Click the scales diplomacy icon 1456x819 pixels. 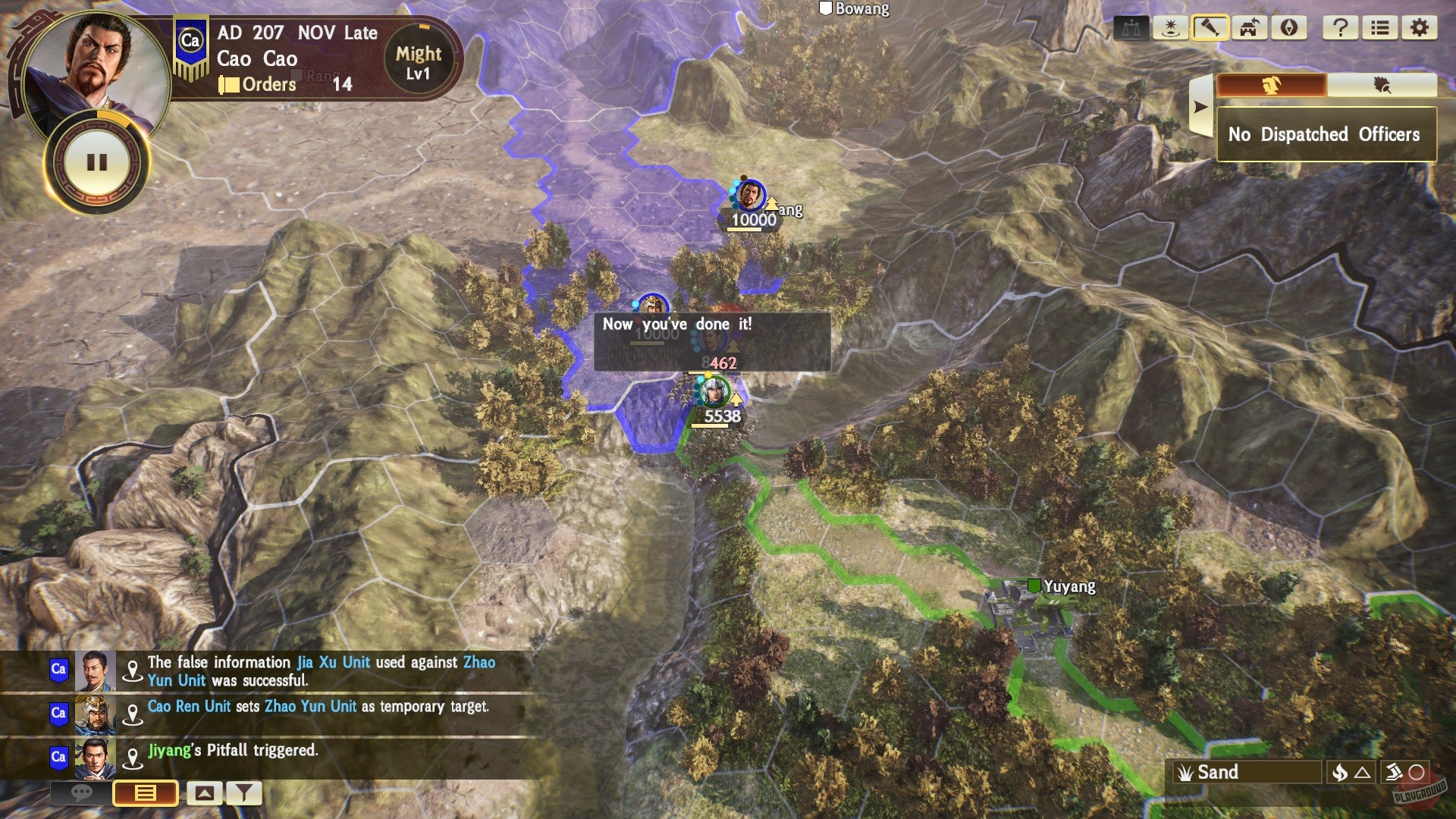click(1132, 28)
